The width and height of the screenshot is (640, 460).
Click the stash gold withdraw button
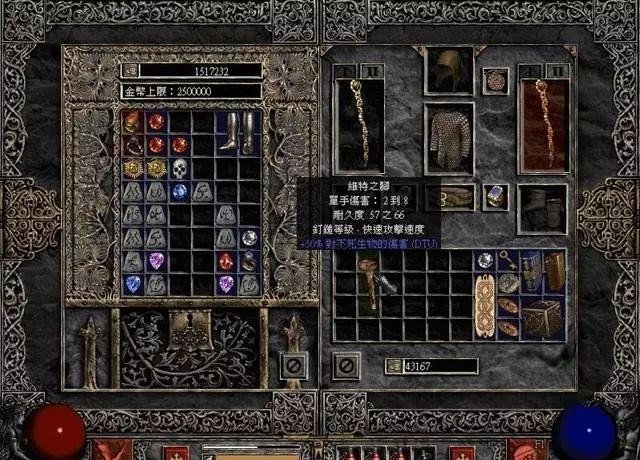point(127,71)
